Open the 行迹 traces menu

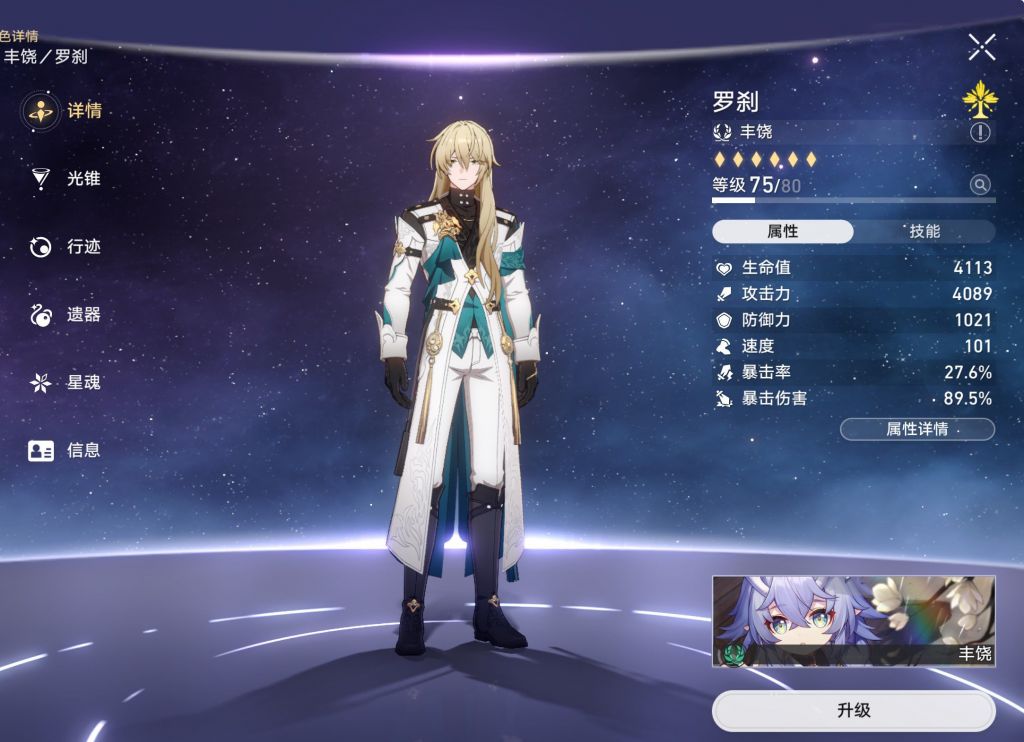tap(66, 247)
